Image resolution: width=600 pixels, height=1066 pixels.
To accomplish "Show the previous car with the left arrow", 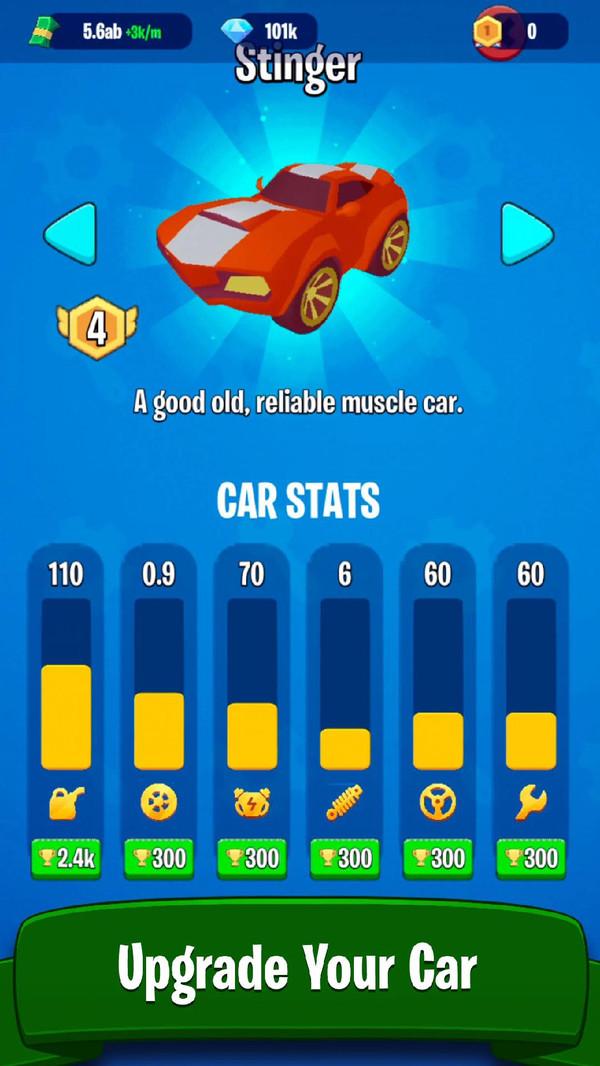I will coord(70,234).
